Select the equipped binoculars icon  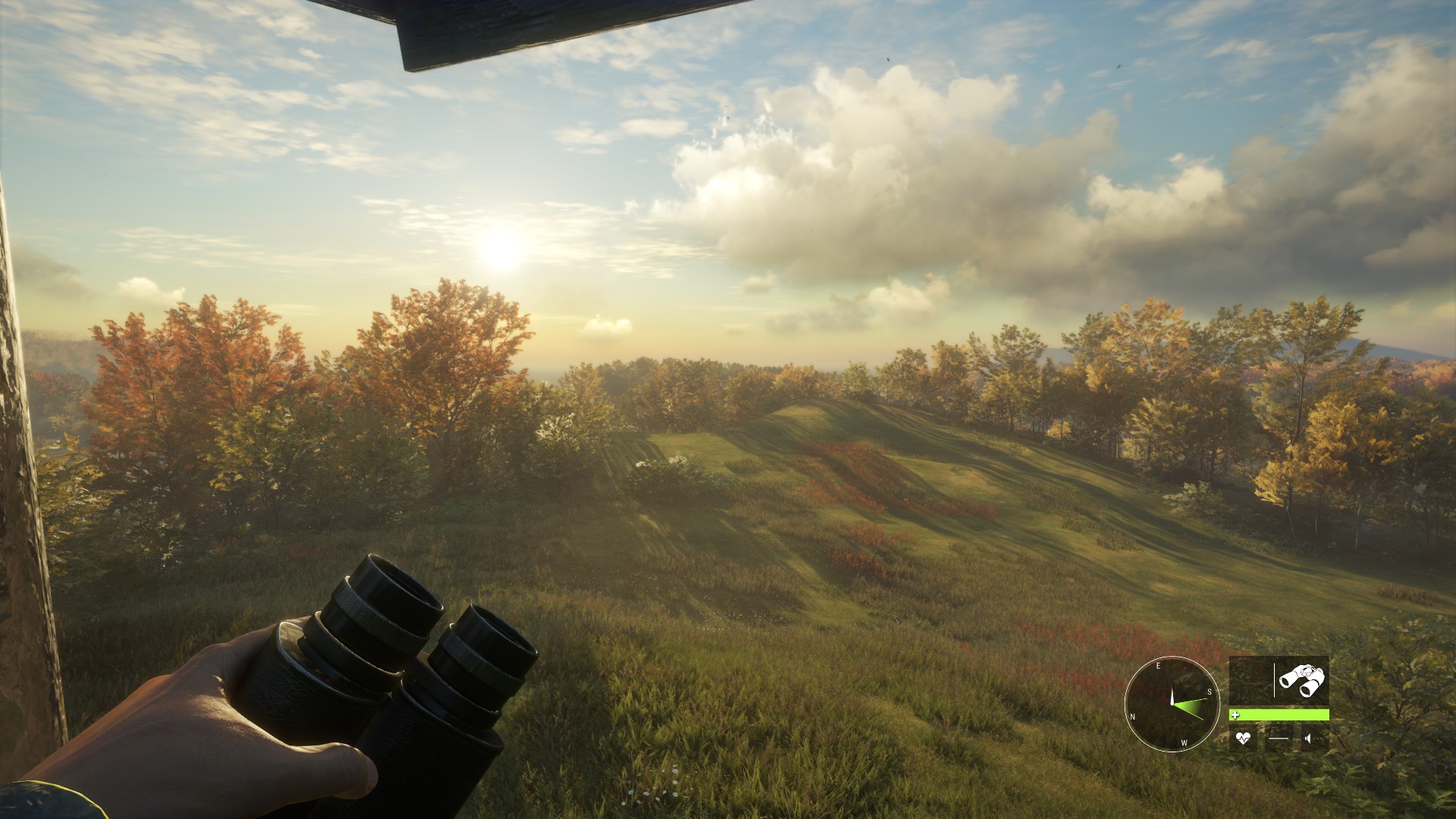click(x=1302, y=679)
